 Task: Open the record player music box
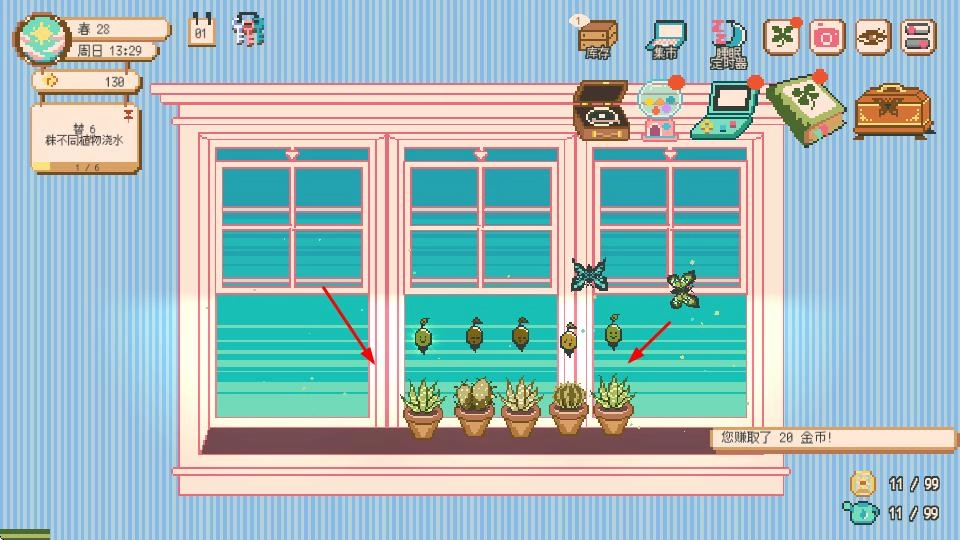coord(600,110)
